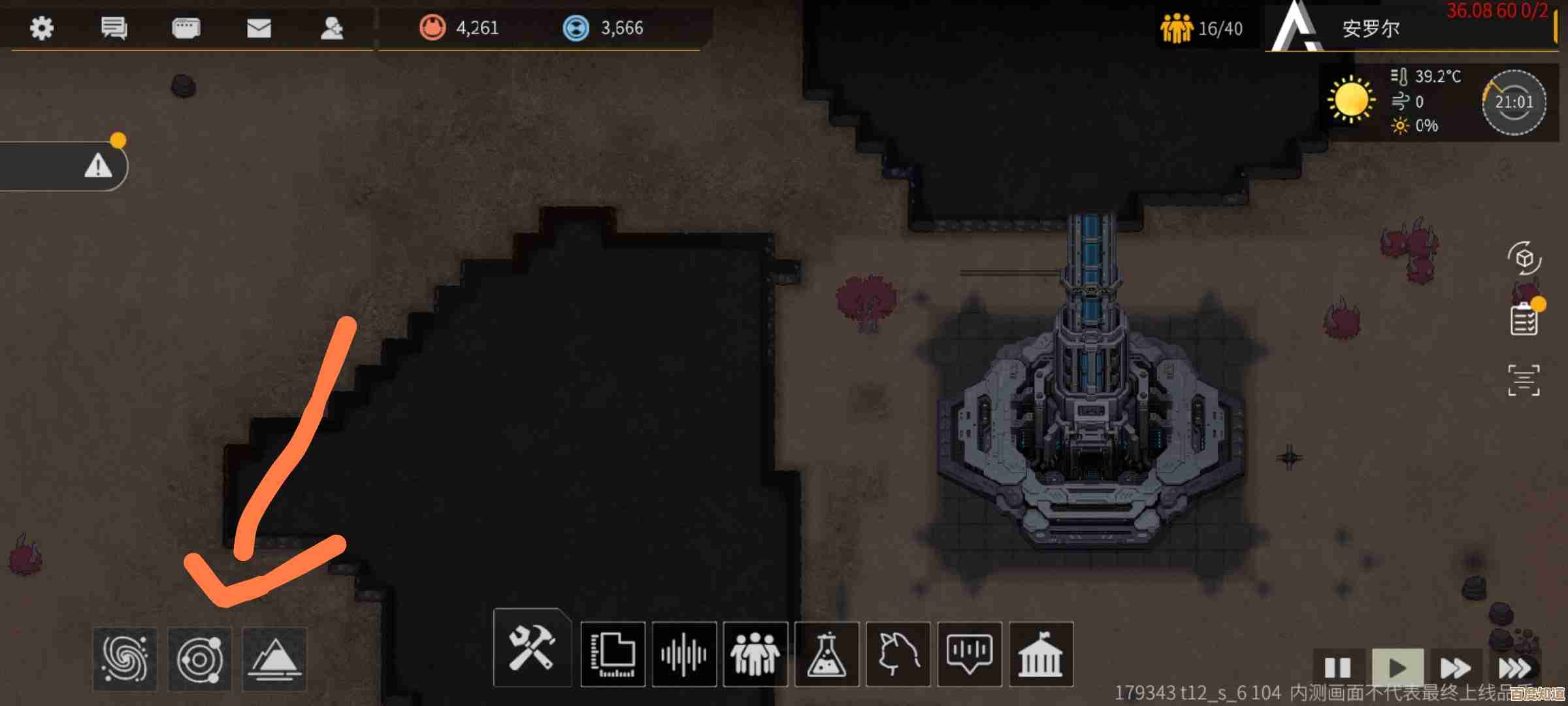Open the spiral galaxy view
Screen dimensions: 1568x706
[125, 658]
